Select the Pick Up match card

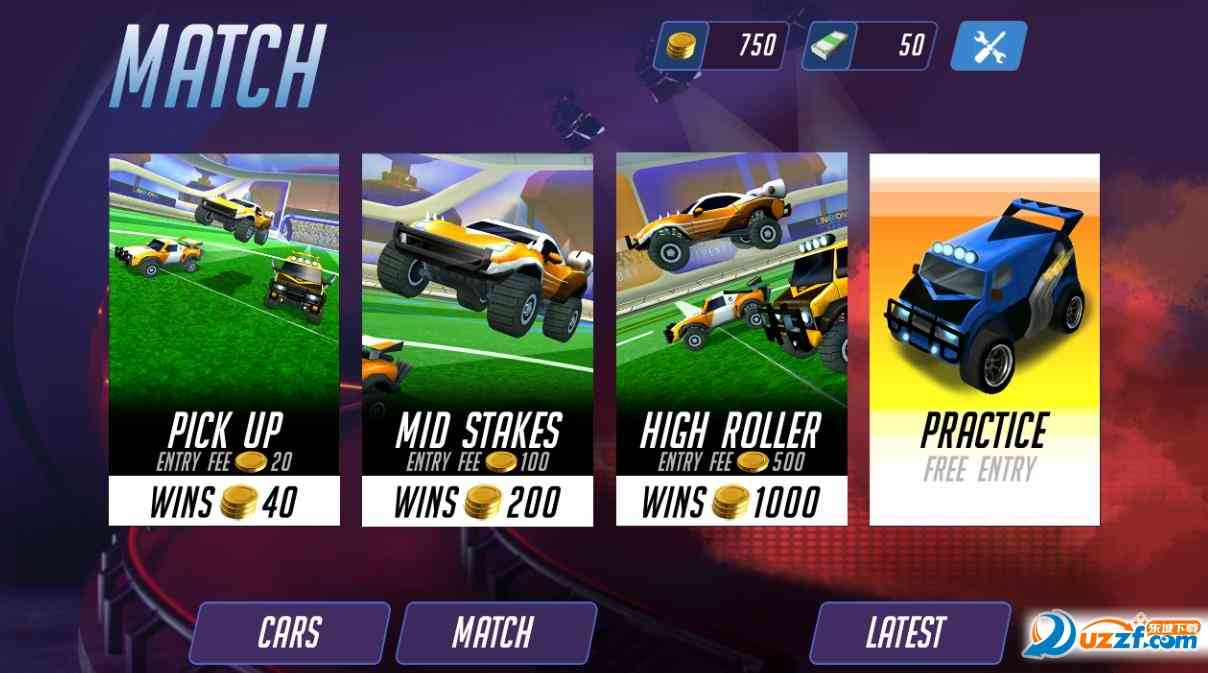[224, 339]
